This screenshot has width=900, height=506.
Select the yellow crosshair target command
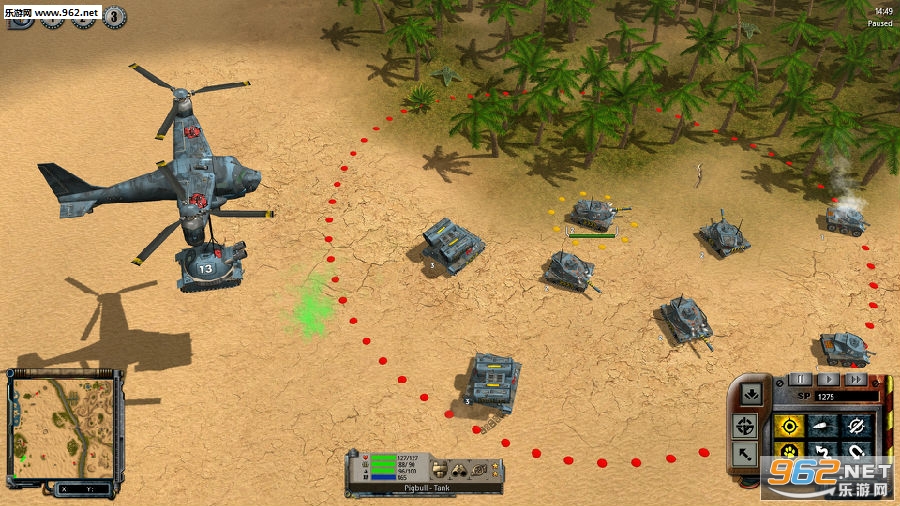(790, 427)
